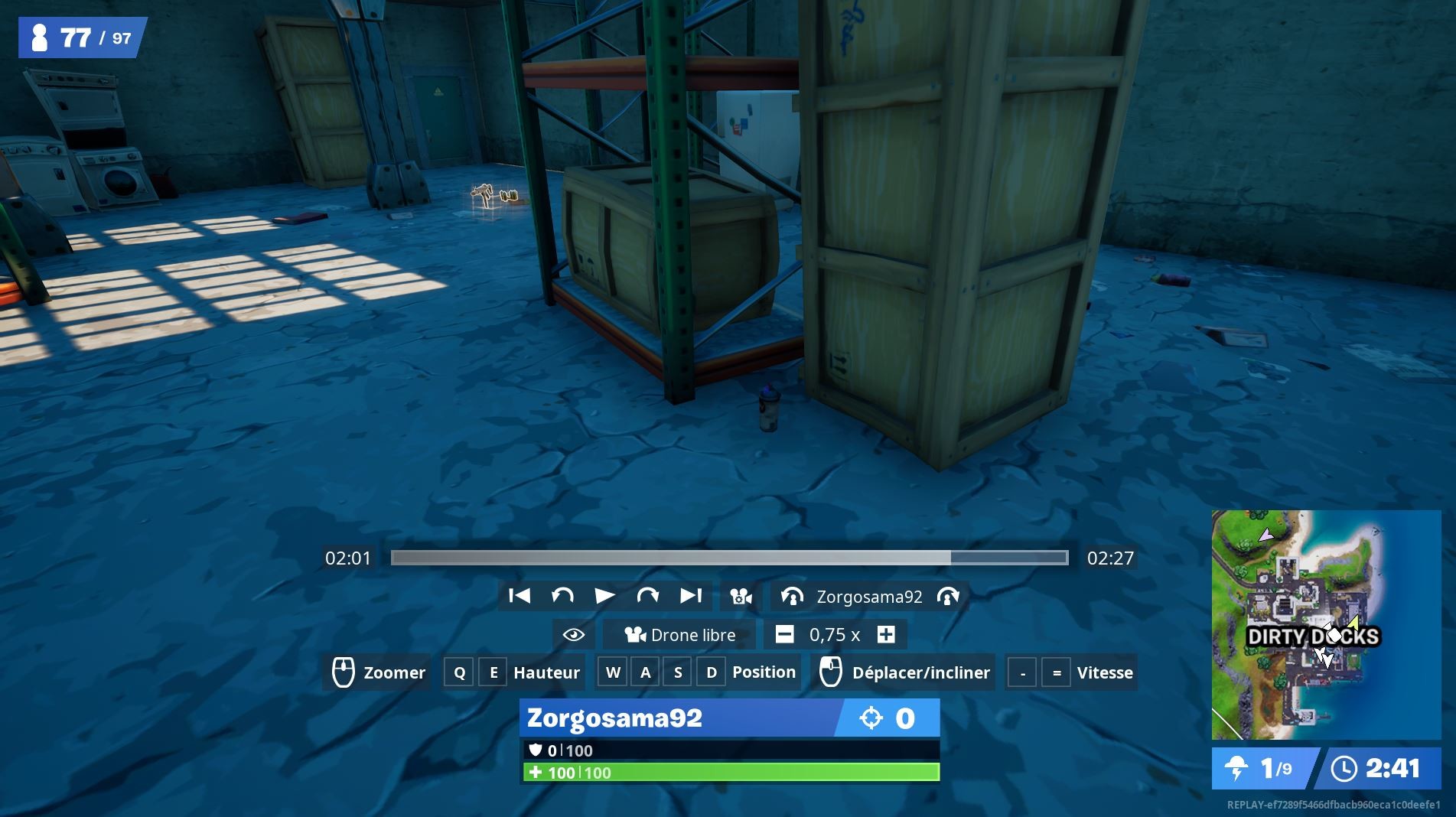Select the player name Zorgosama92

tap(868, 596)
